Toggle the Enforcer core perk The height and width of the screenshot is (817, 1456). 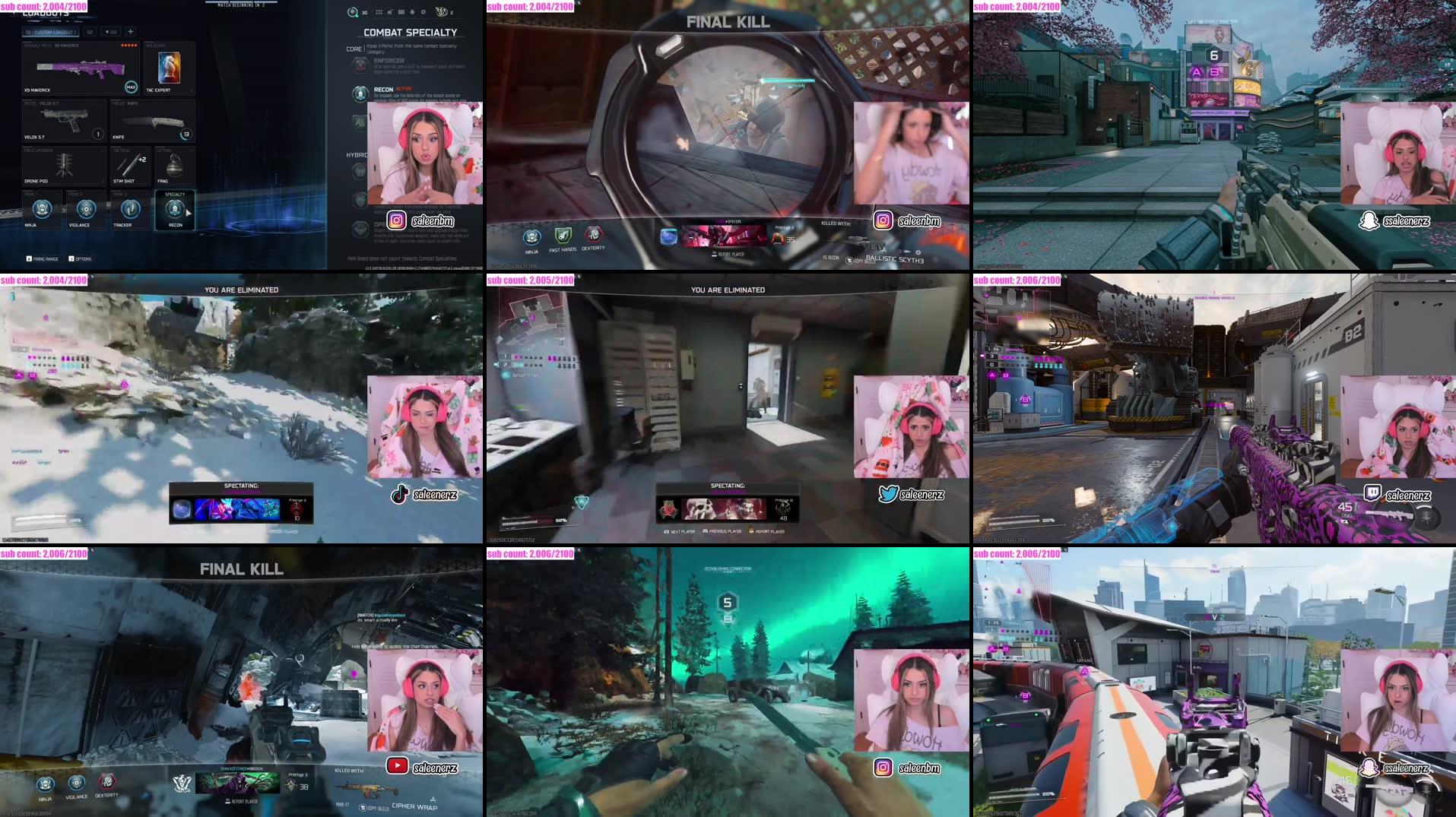[x=359, y=64]
